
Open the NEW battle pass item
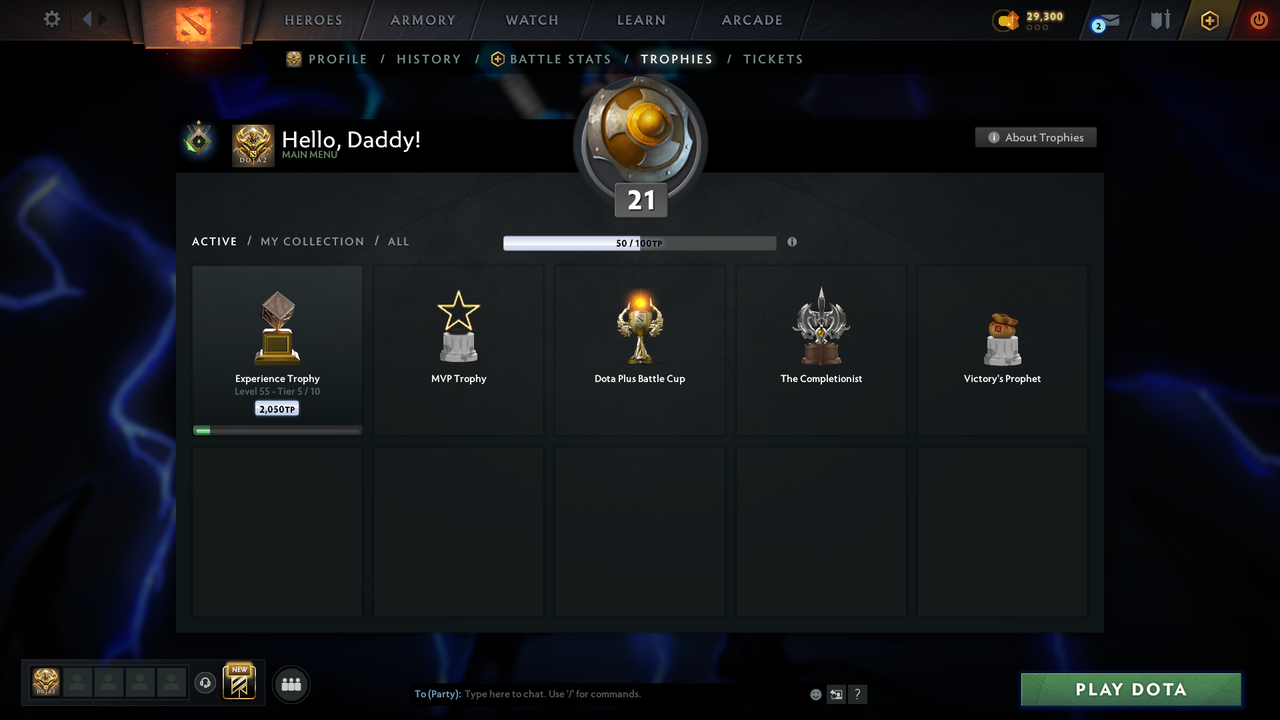(238, 681)
